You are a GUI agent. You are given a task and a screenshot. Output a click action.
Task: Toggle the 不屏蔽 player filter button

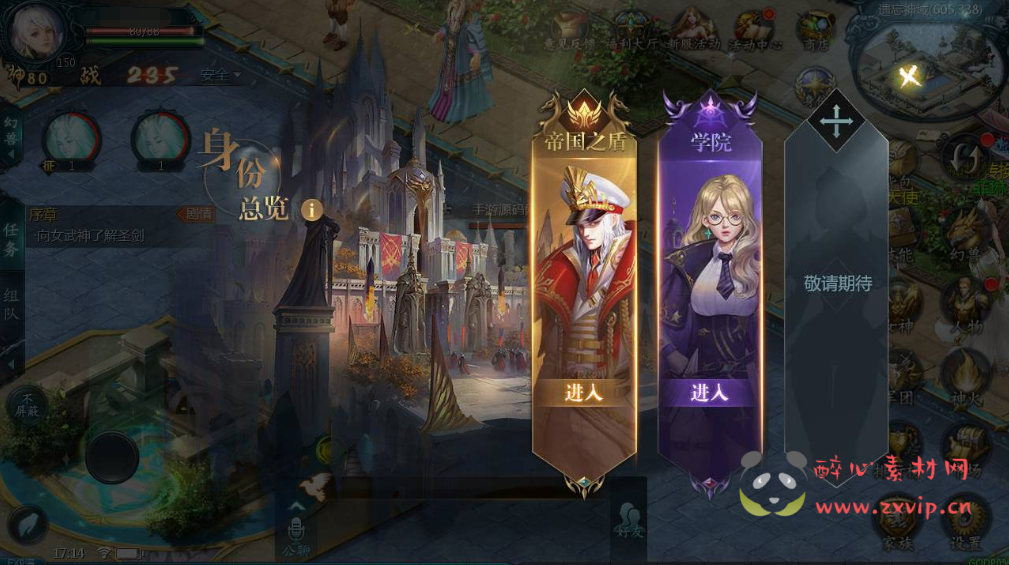tap(26, 404)
